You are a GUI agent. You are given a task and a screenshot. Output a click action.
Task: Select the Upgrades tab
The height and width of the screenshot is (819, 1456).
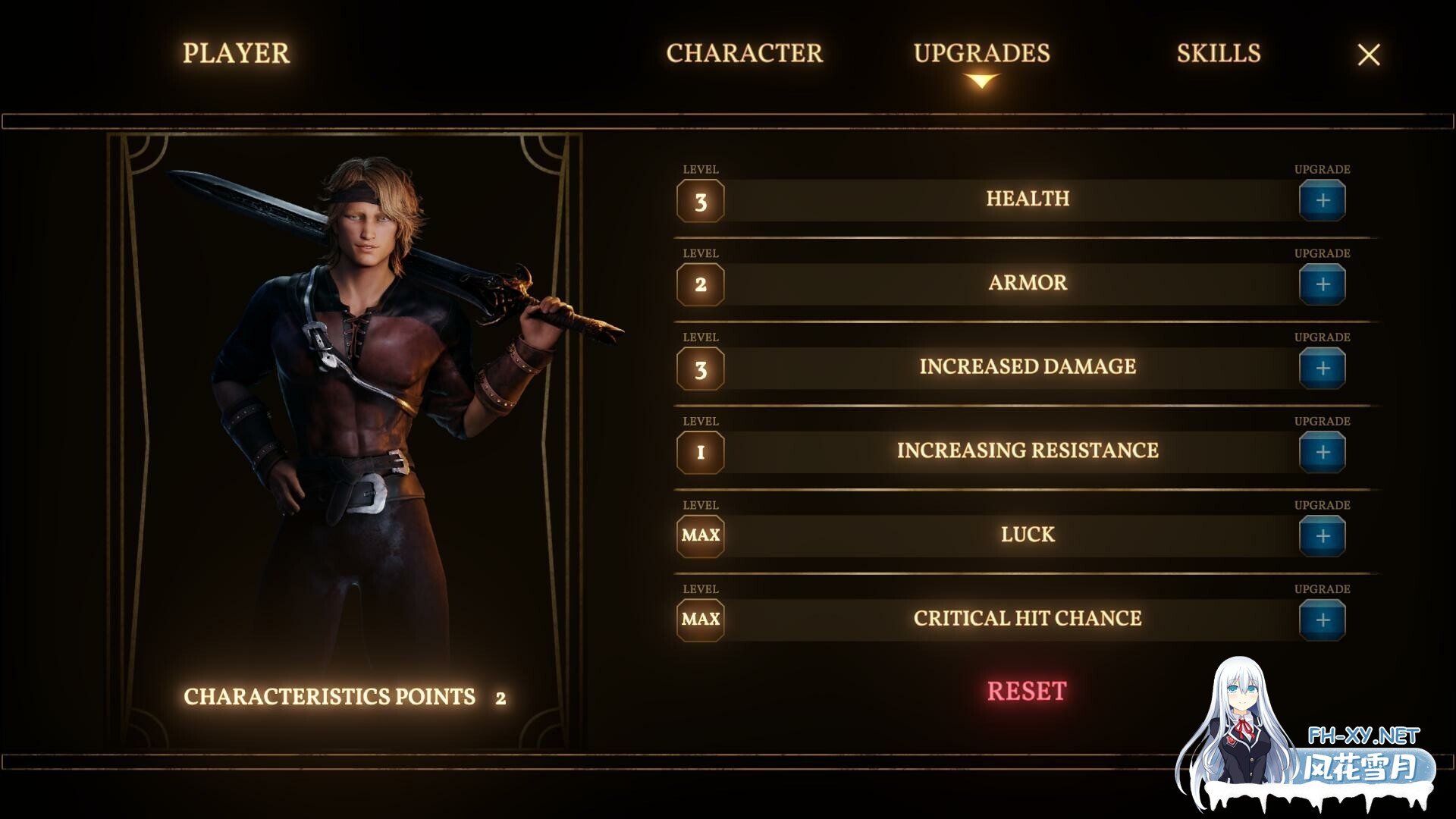(x=981, y=53)
